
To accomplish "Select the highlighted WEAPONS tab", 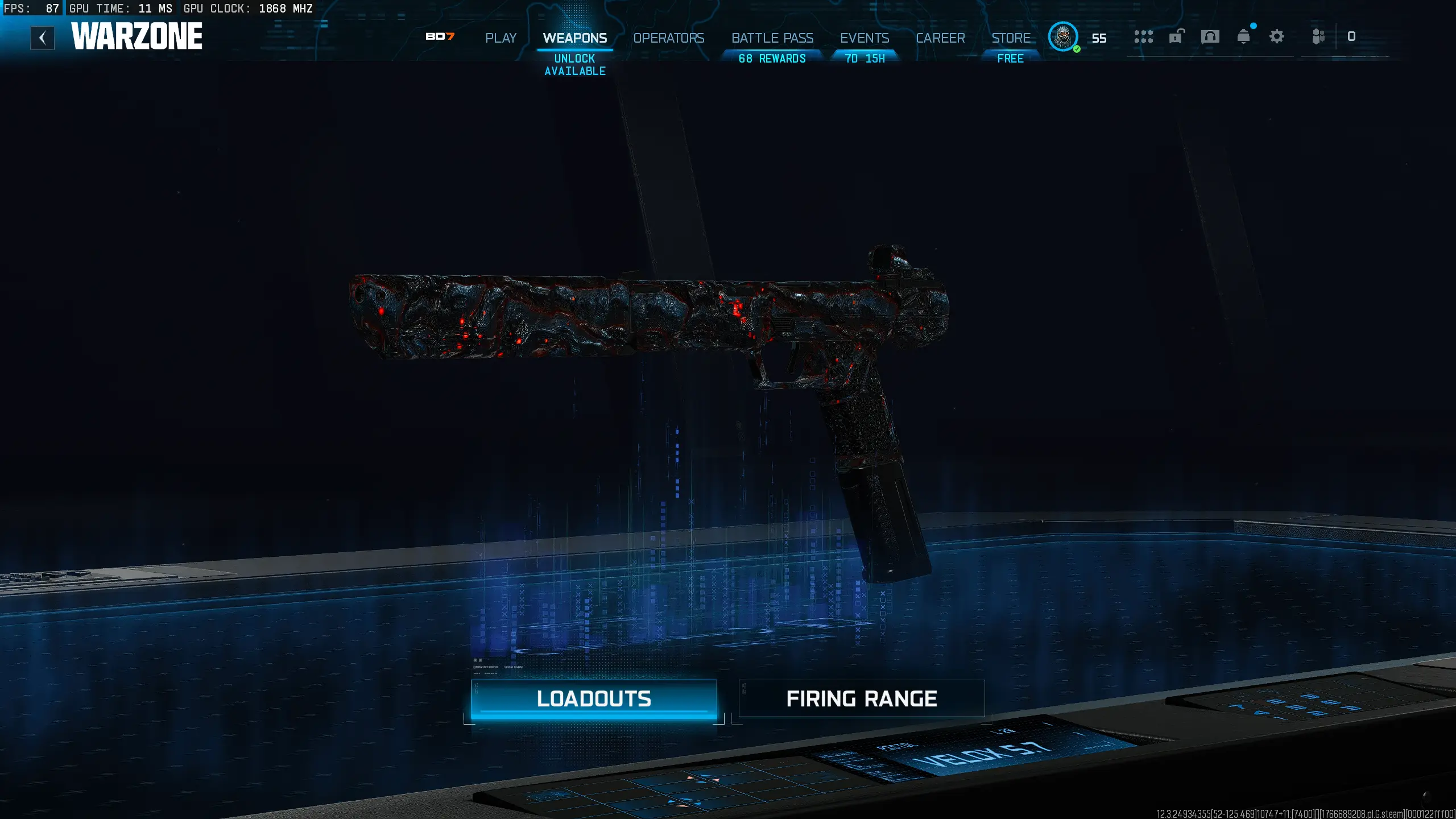I will [x=574, y=38].
